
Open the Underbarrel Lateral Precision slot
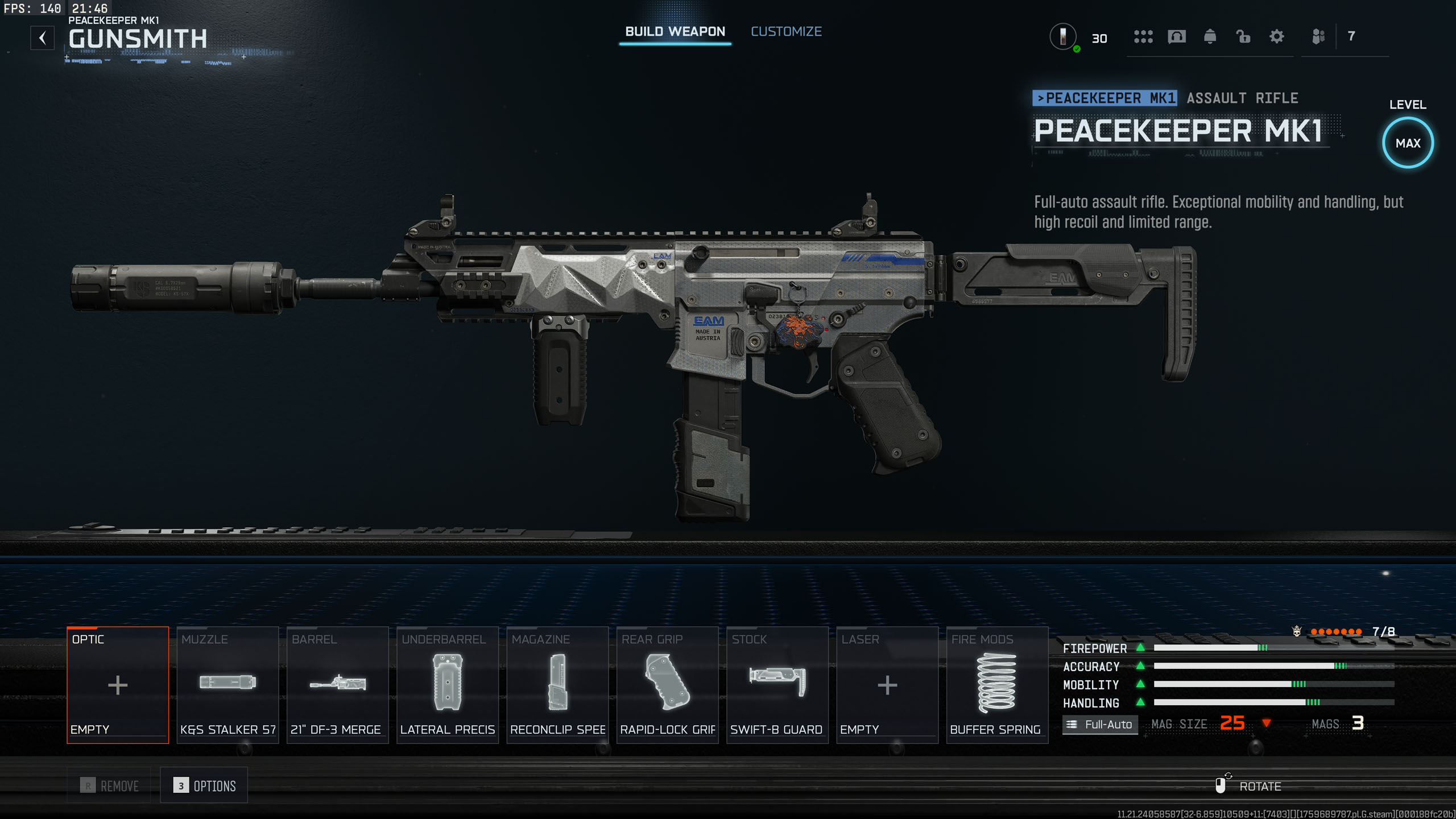tap(448, 685)
